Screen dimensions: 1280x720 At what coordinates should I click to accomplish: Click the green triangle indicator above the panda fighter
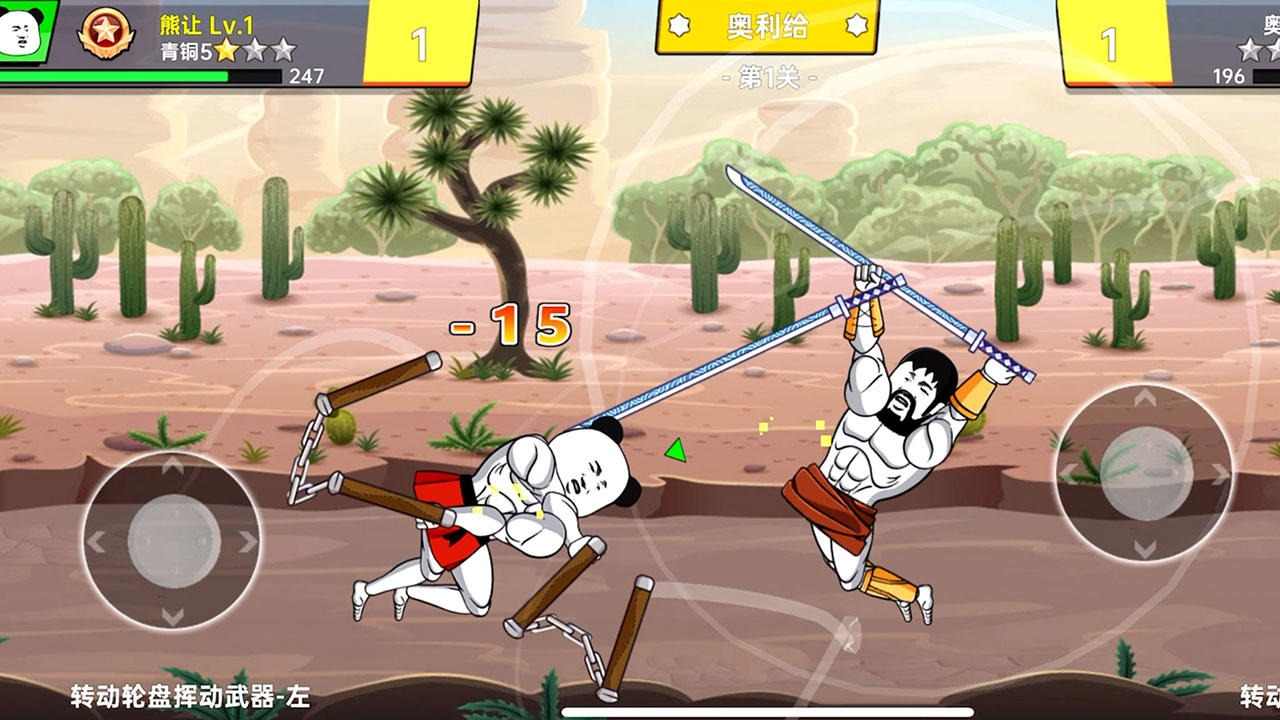pos(674,450)
